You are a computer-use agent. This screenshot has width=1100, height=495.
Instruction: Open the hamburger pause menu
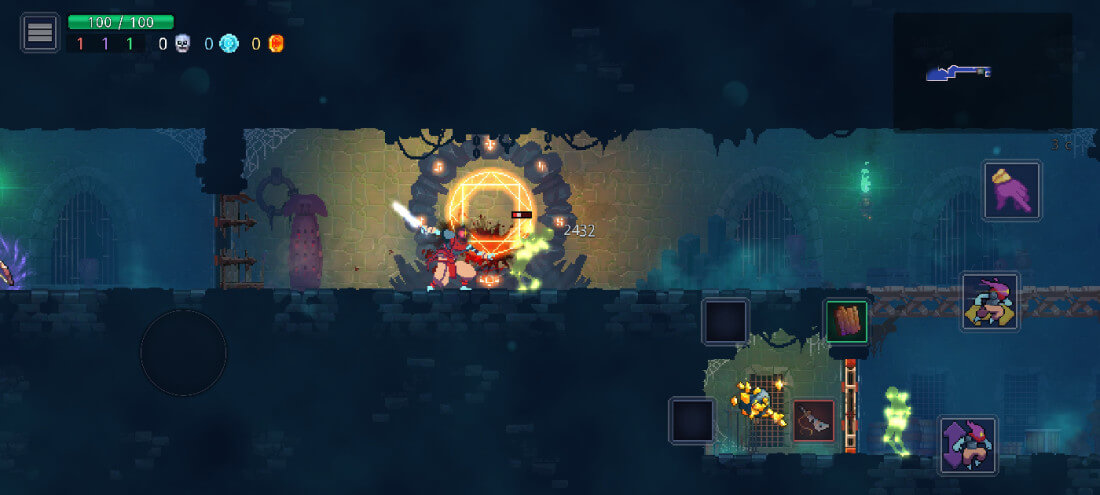point(40,33)
